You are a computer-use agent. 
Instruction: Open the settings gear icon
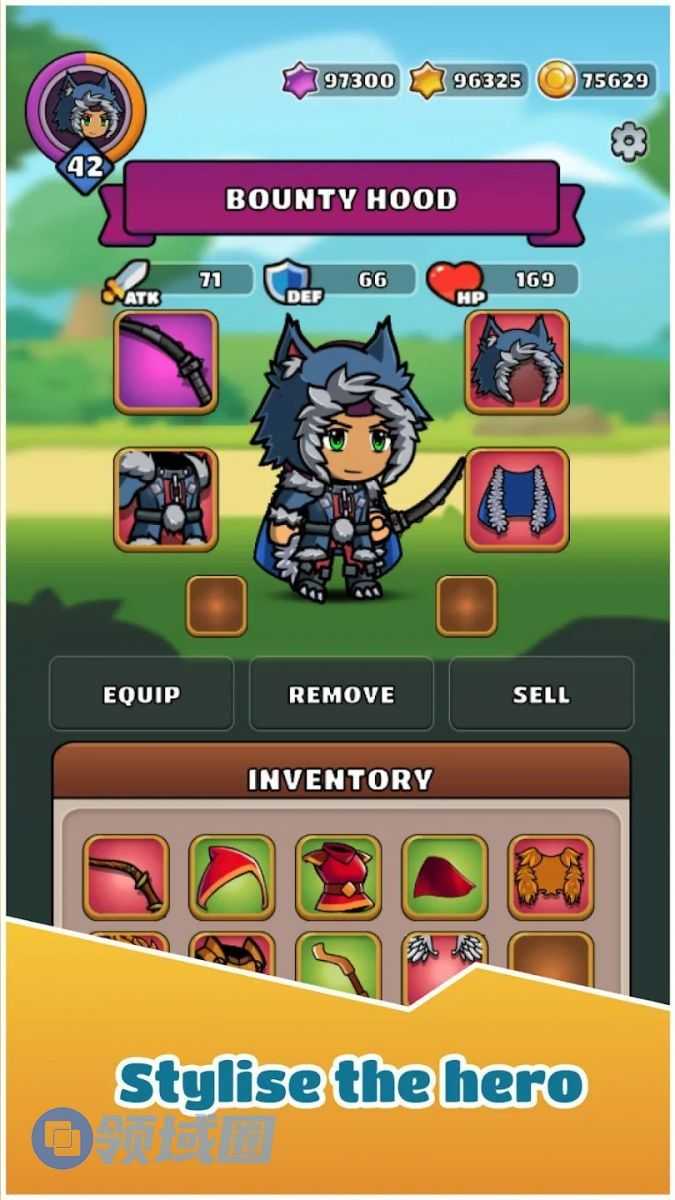click(x=628, y=142)
